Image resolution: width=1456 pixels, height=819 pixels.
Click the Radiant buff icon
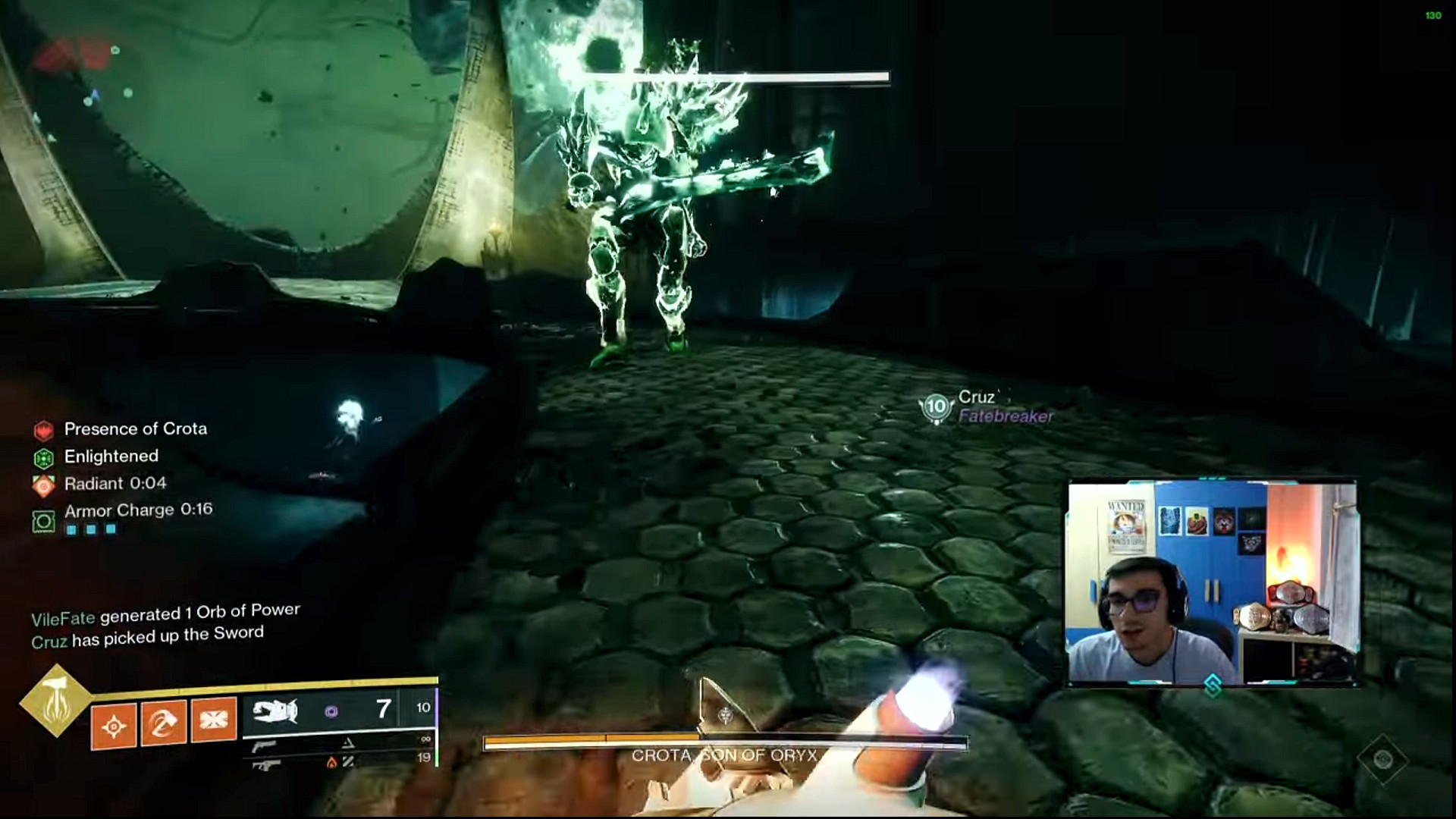44,485
